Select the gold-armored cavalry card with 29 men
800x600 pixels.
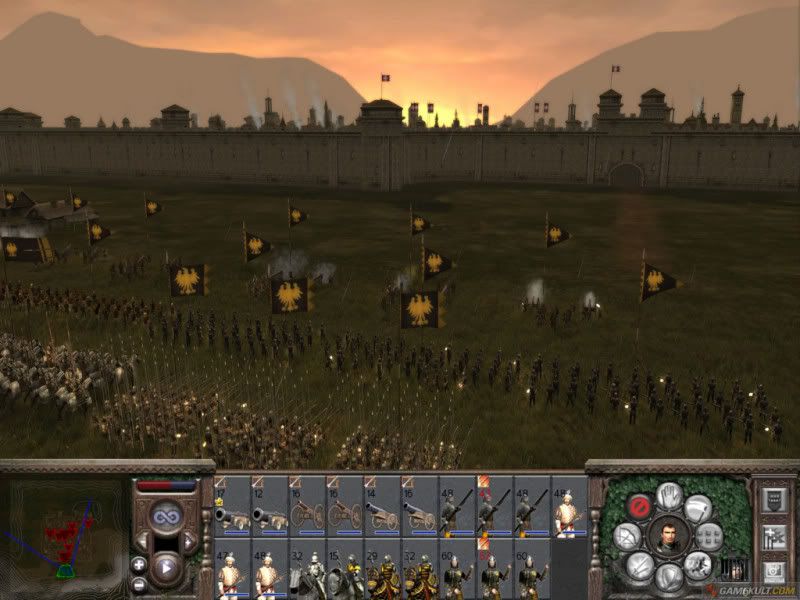(382, 570)
